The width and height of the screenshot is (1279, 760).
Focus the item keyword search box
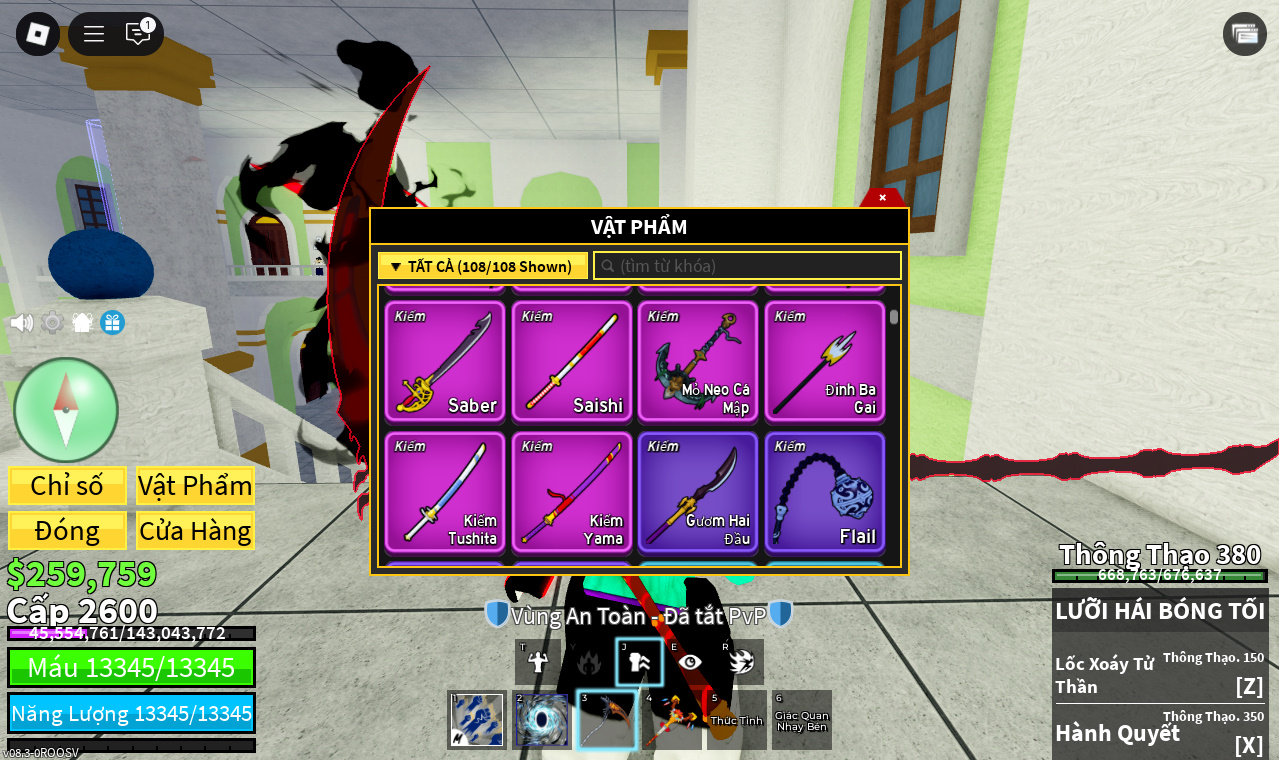(748, 266)
